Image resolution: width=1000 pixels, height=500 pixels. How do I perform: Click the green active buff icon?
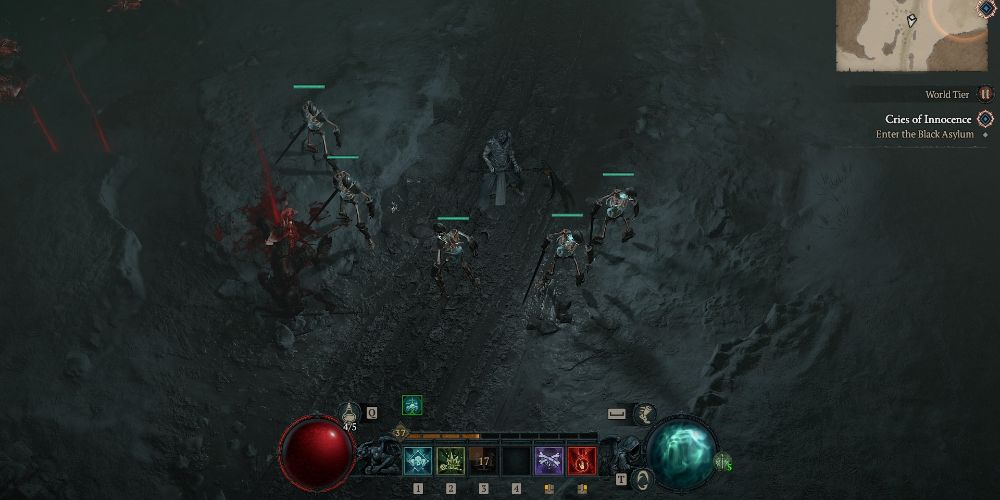[x=411, y=405]
